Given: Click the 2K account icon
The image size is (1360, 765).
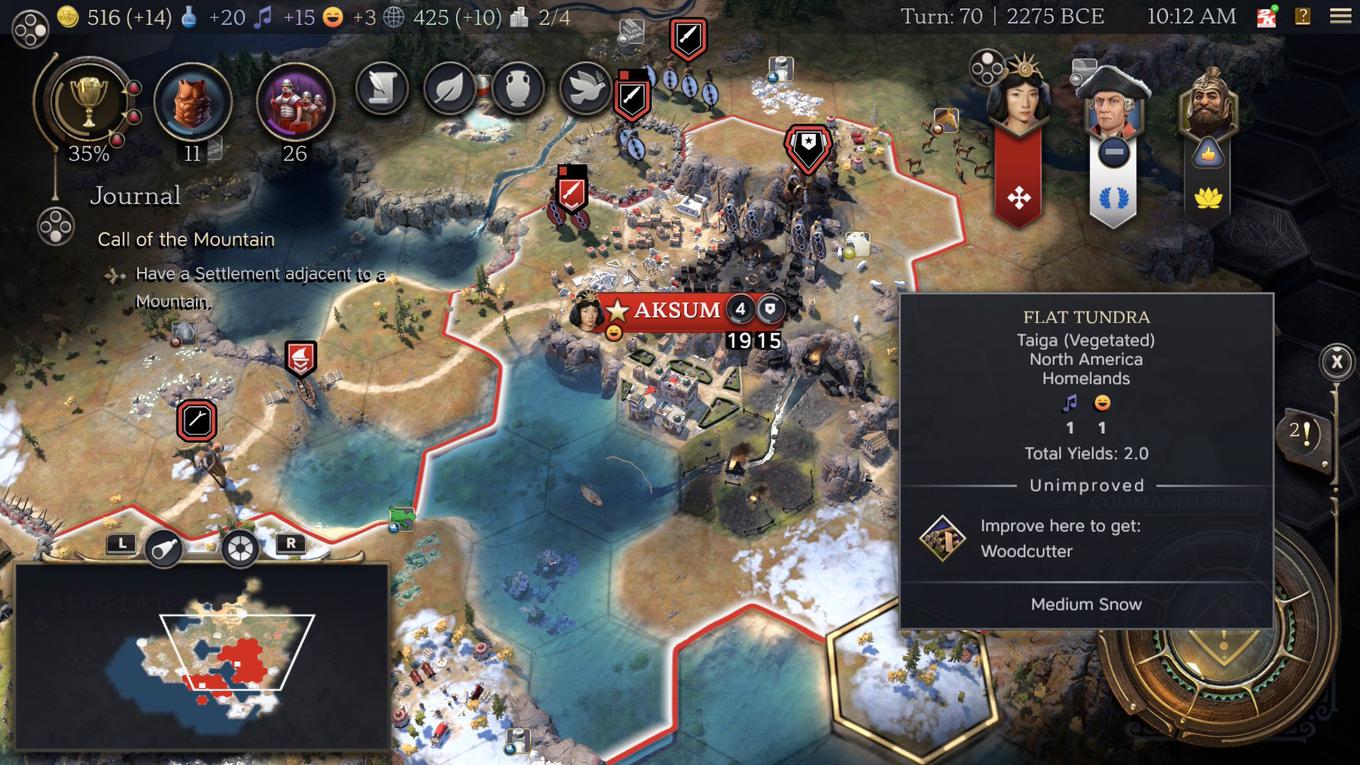Looking at the screenshot, I should click(x=1267, y=17).
